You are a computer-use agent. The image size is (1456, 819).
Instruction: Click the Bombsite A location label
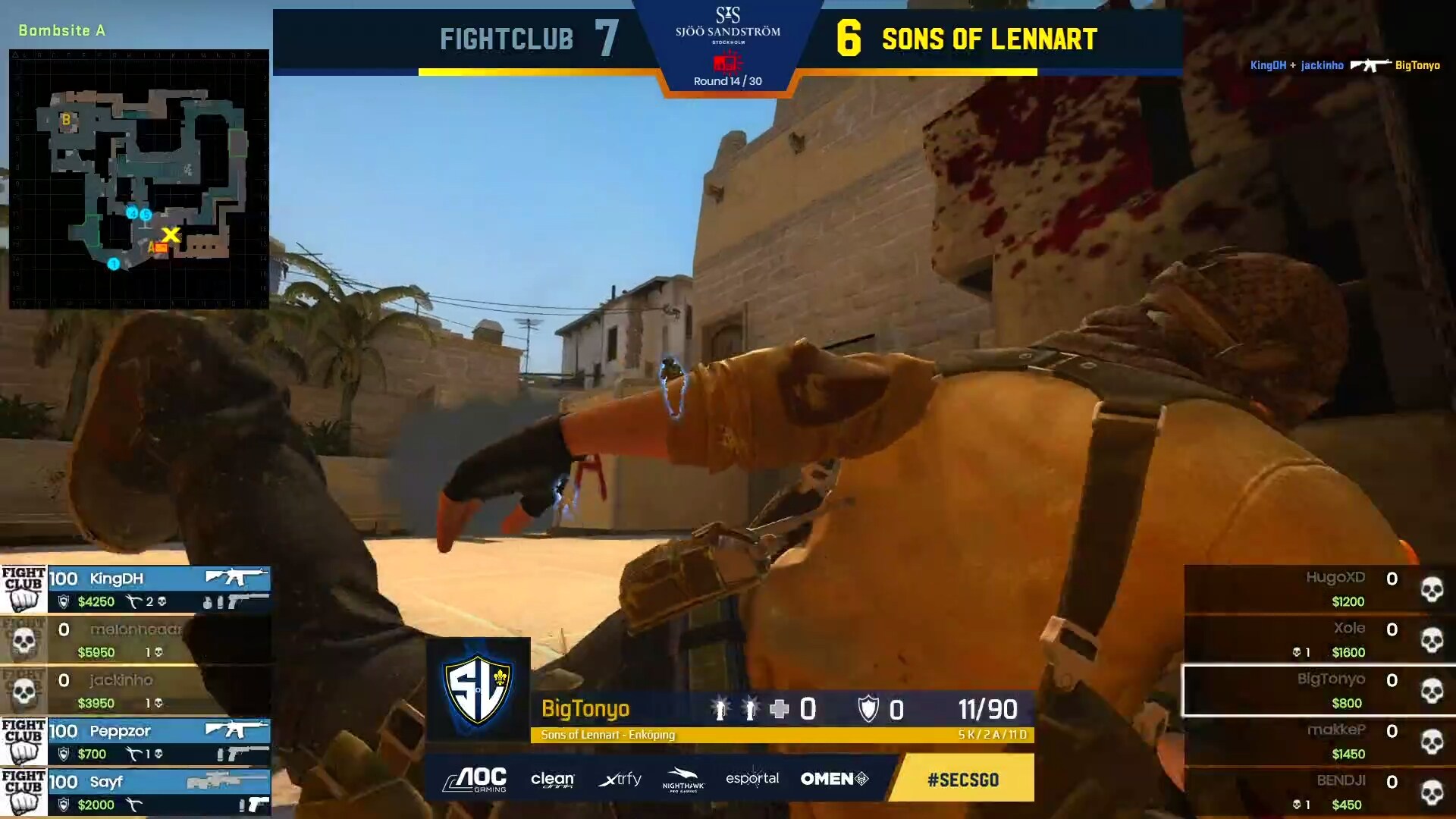pyautogui.click(x=62, y=30)
